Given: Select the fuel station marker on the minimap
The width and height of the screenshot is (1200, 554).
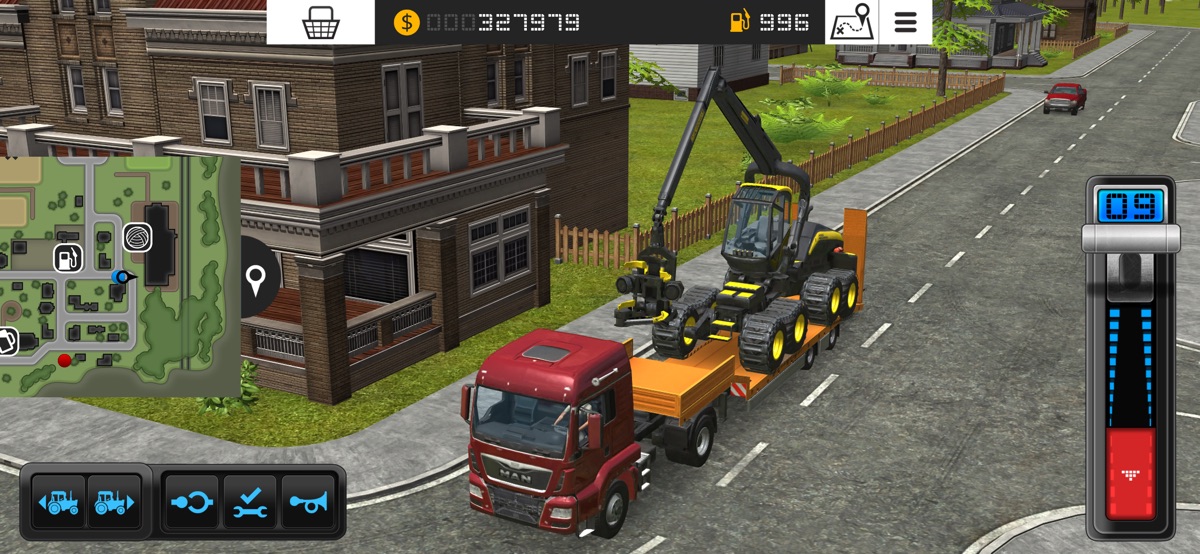Looking at the screenshot, I should click(67, 258).
